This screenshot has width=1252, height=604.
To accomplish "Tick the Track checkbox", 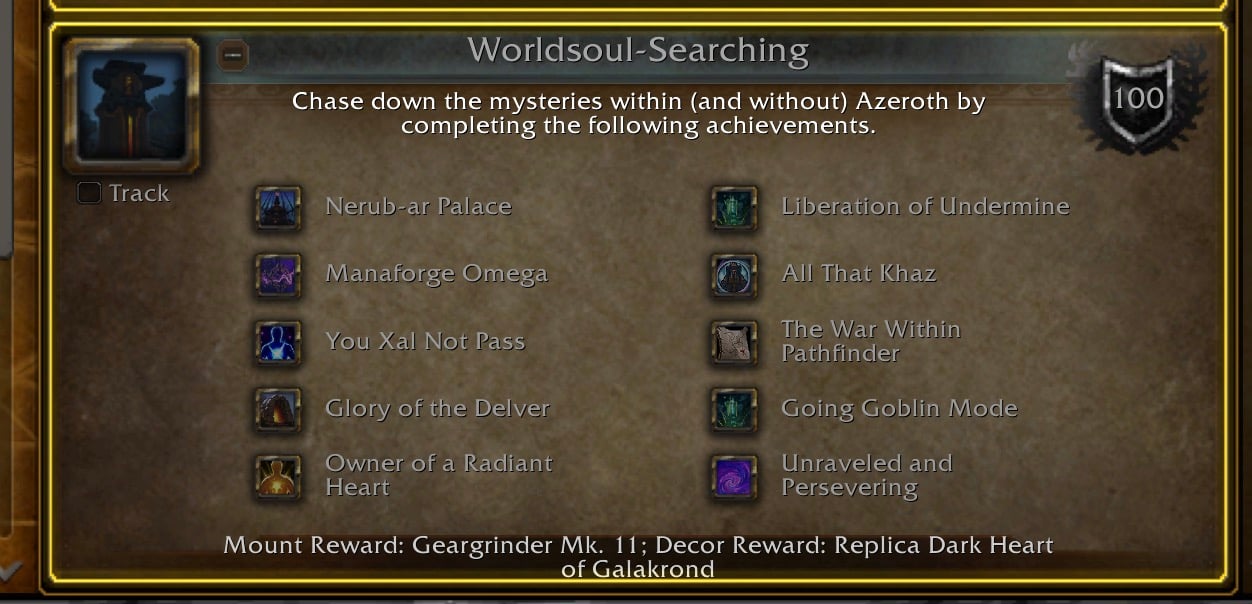I will click(90, 193).
